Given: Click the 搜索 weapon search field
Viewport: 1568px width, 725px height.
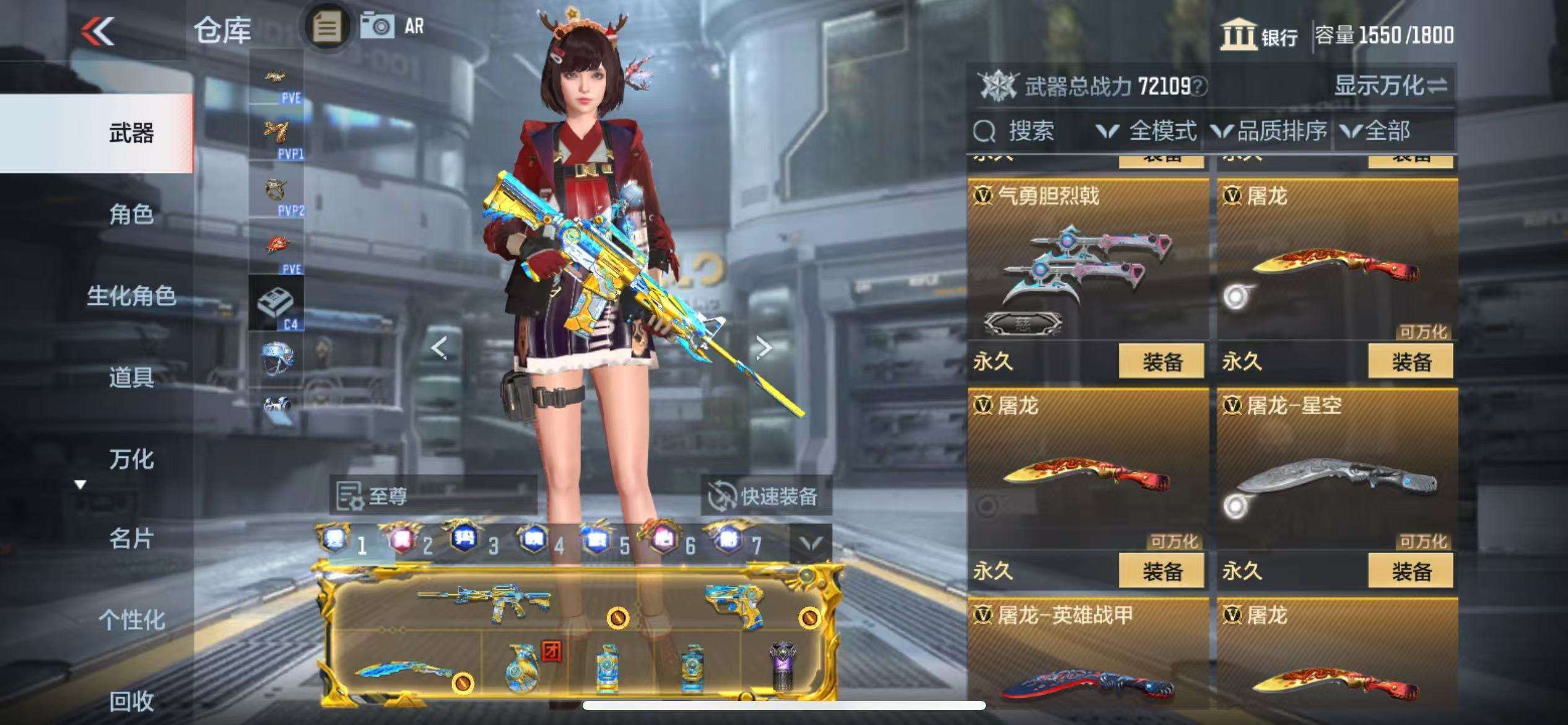Looking at the screenshot, I should tap(1030, 131).
